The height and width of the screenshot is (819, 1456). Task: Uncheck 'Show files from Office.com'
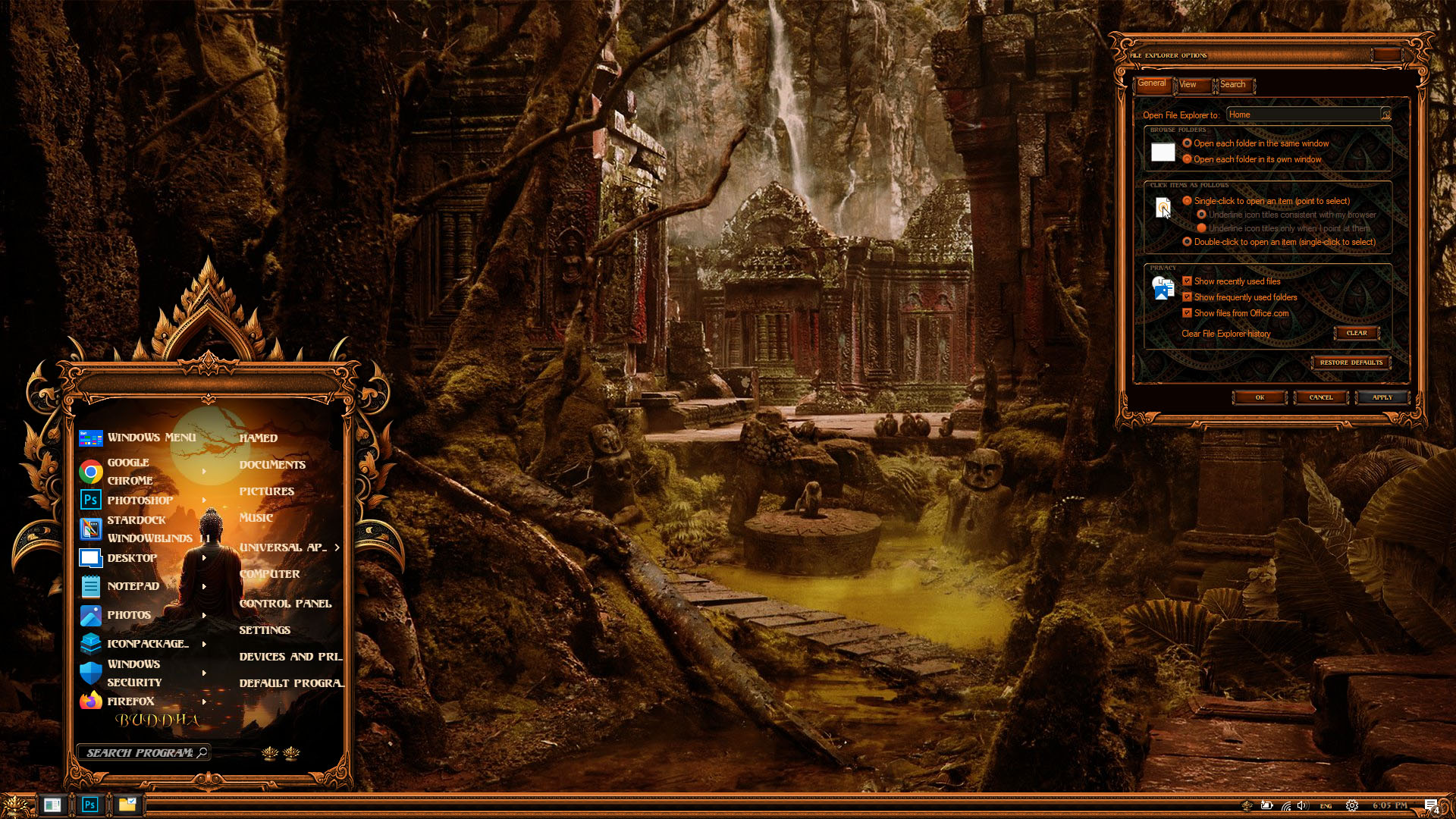coord(1188,313)
